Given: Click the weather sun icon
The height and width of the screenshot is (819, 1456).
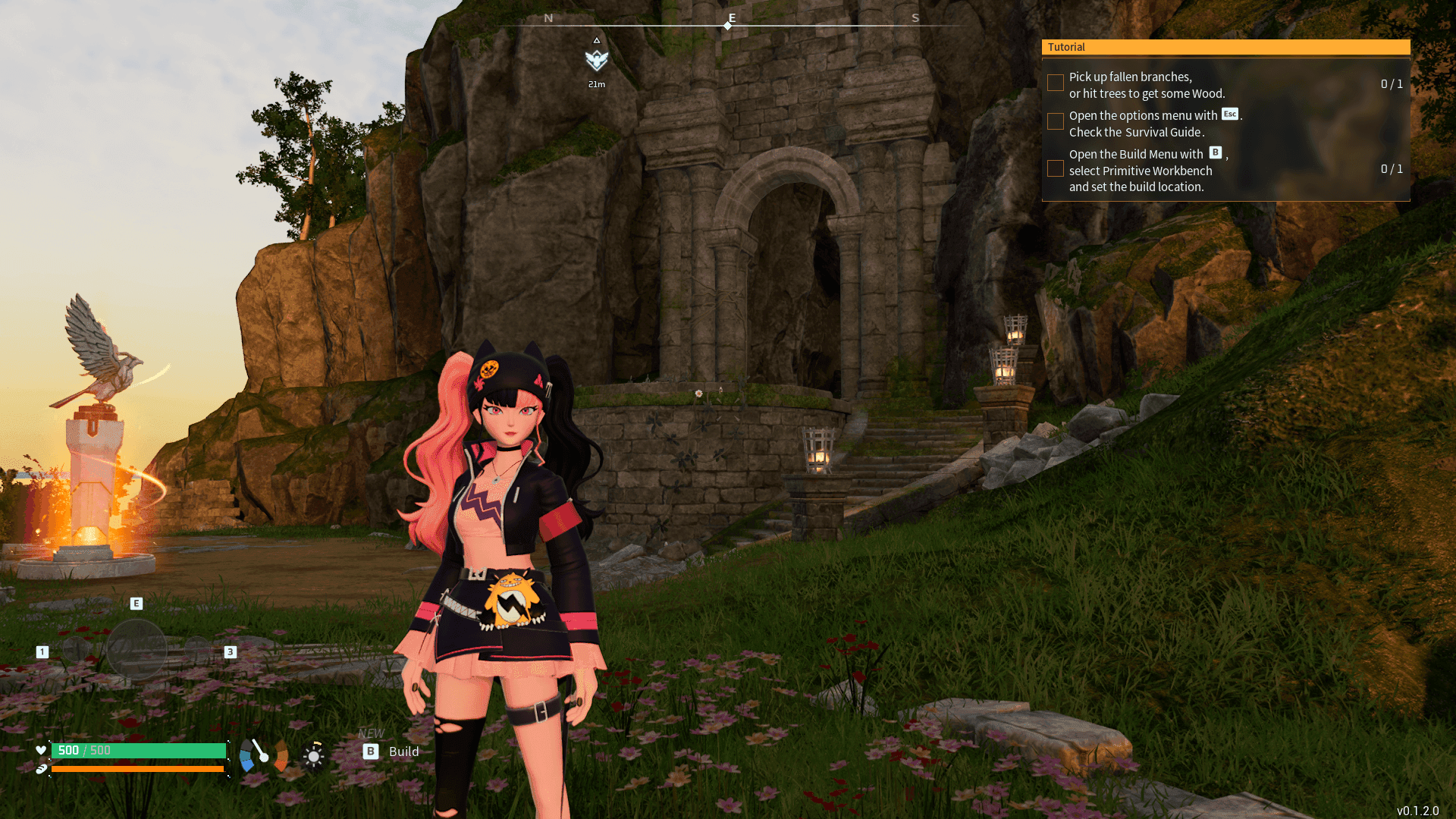Looking at the screenshot, I should [313, 755].
